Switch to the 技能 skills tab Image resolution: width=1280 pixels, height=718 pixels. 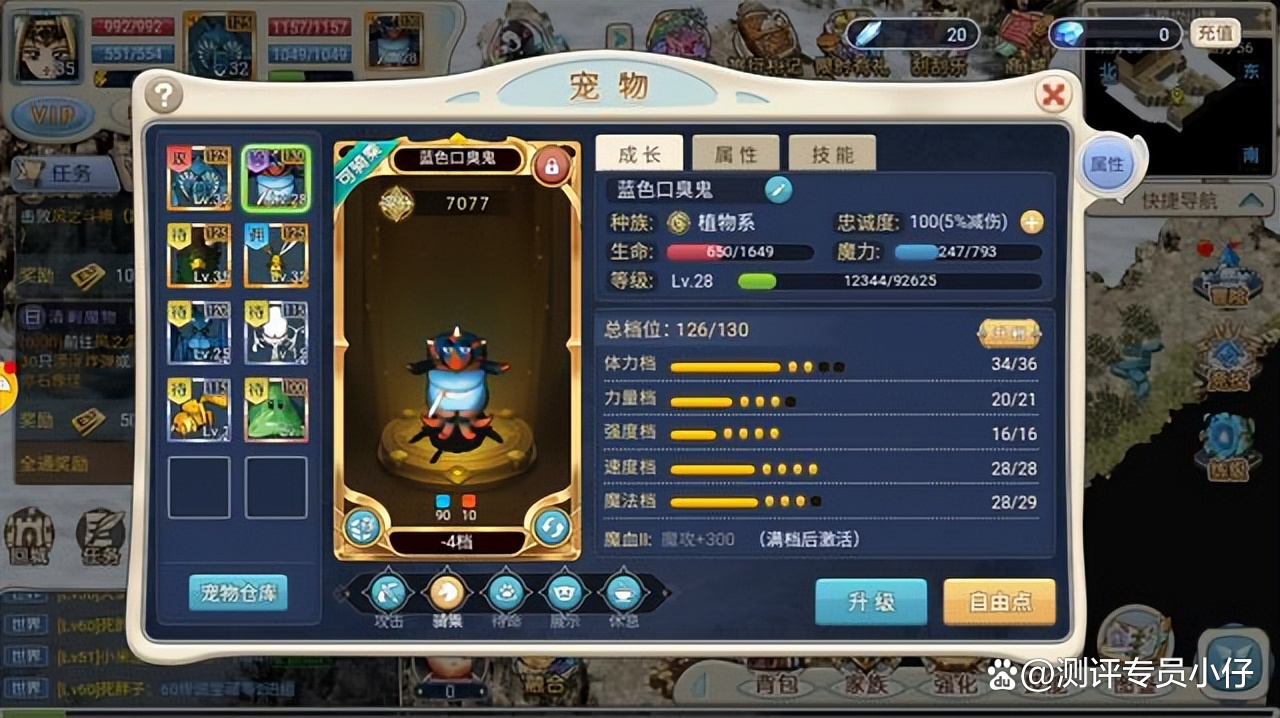[x=832, y=154]
